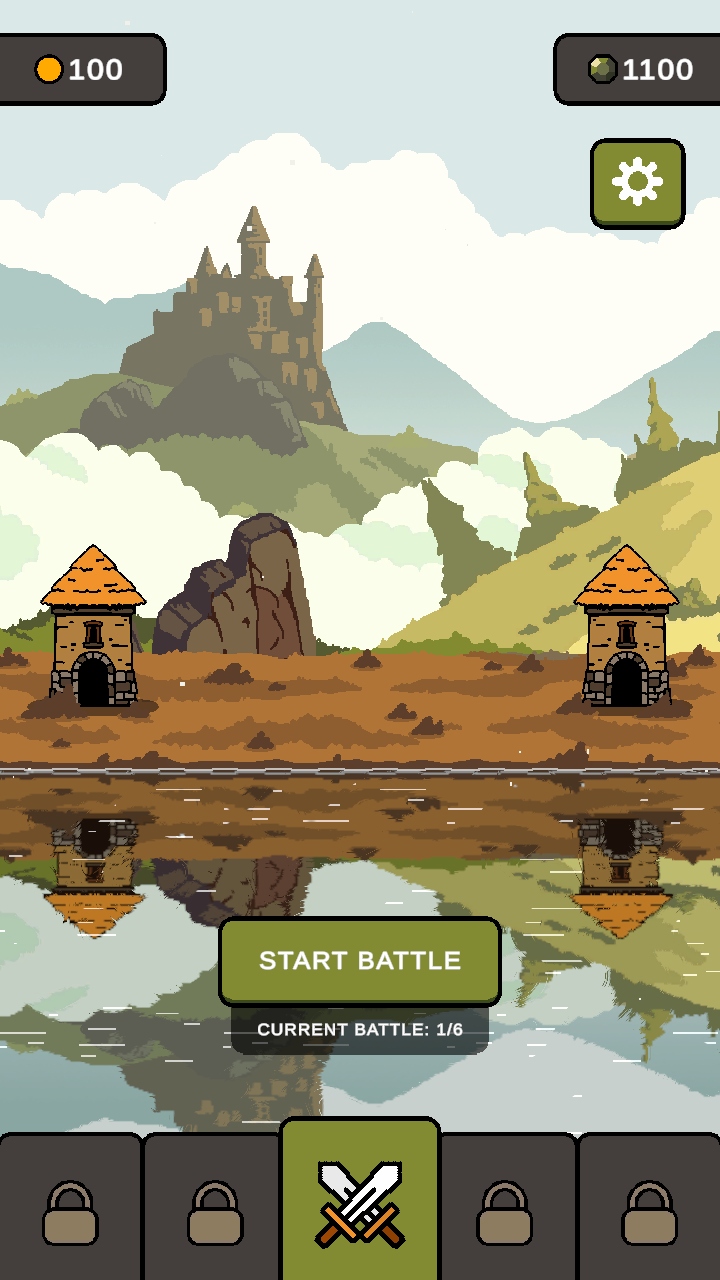Click the Start Battle button
Image resolution: width=720 pixels, height=1280 pixels.
pos(360,960)
